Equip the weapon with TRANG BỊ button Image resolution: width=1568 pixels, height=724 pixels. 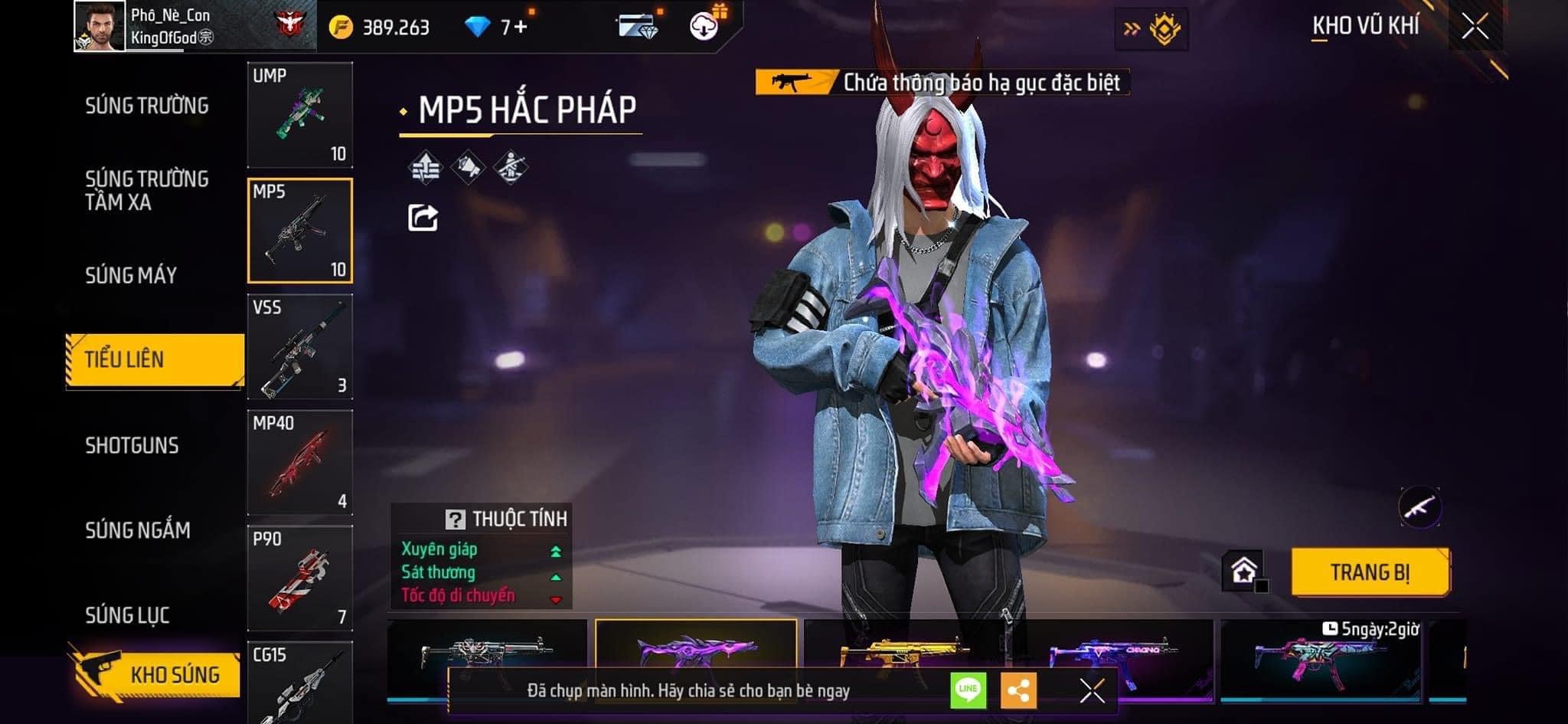(1370, 572)
